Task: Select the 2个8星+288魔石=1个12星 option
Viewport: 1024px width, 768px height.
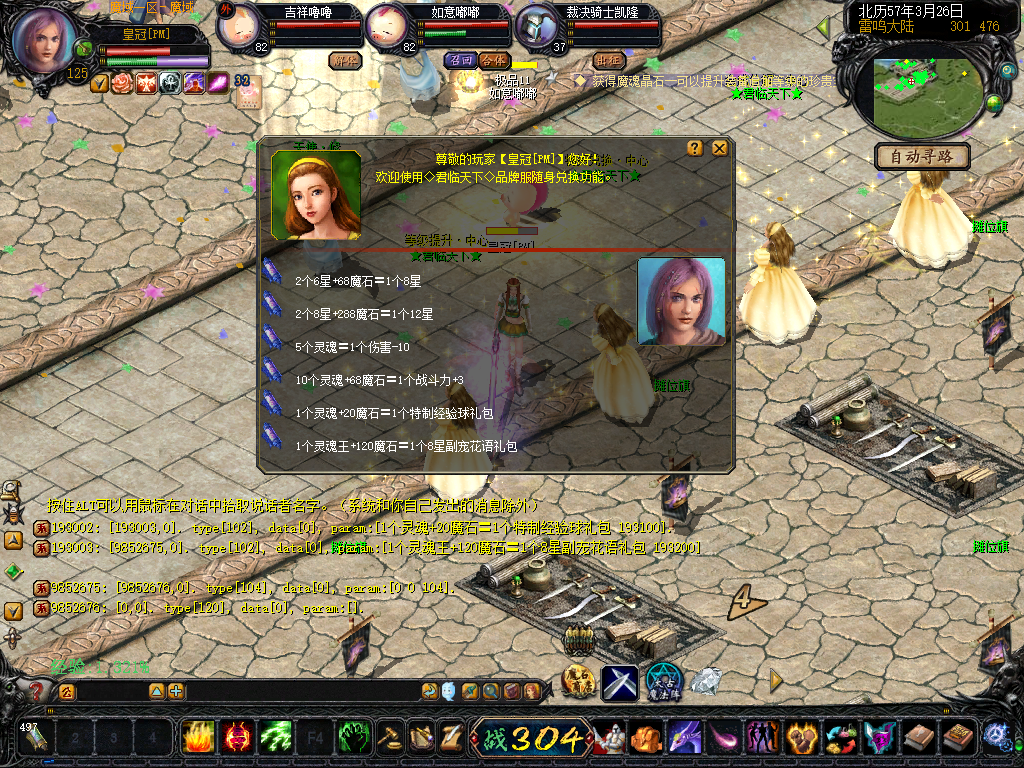Action: coord(363,314)
